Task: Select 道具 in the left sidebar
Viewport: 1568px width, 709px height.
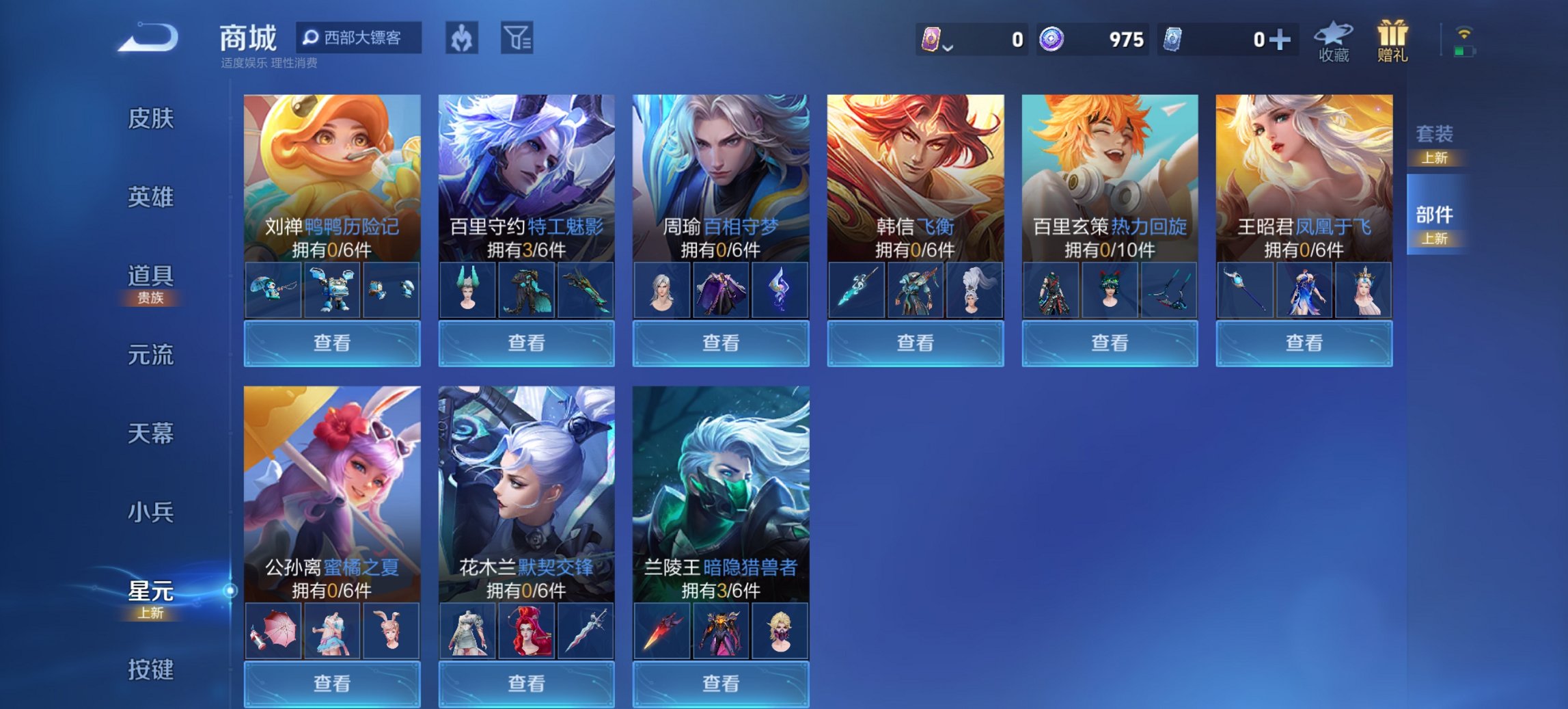Action: pos(152,277)
